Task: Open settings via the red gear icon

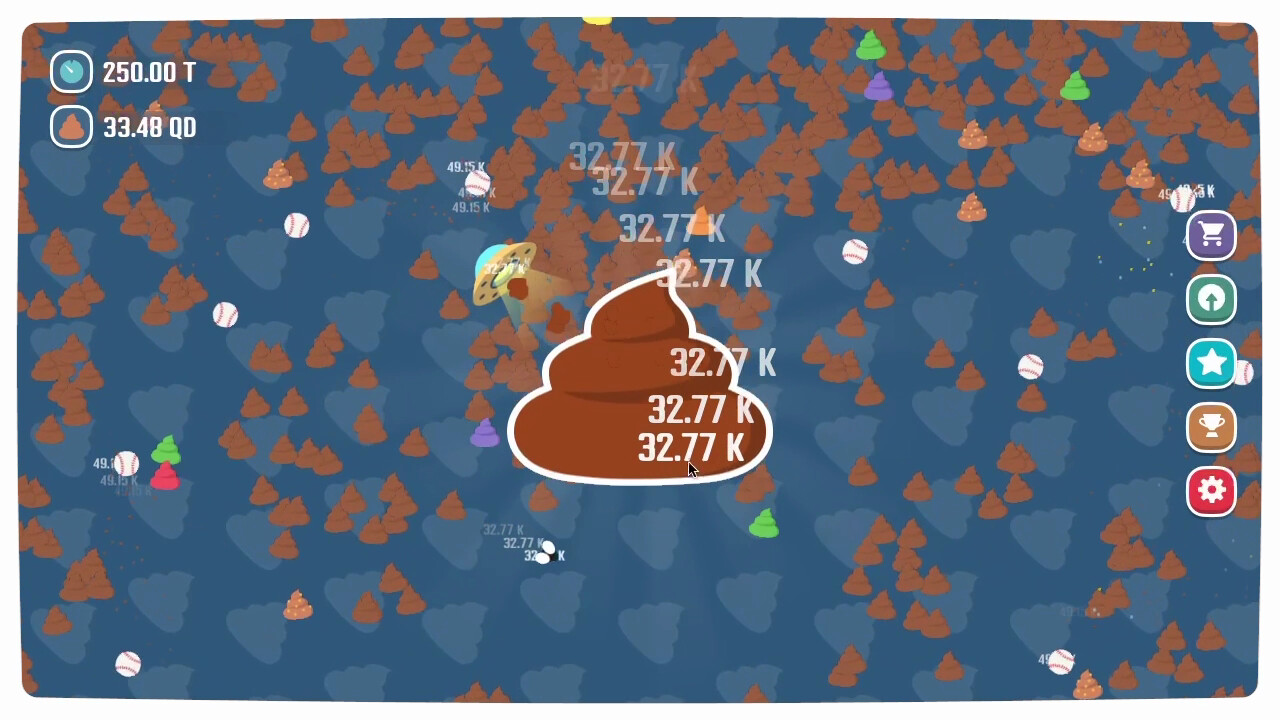Action: point(1210,491)
